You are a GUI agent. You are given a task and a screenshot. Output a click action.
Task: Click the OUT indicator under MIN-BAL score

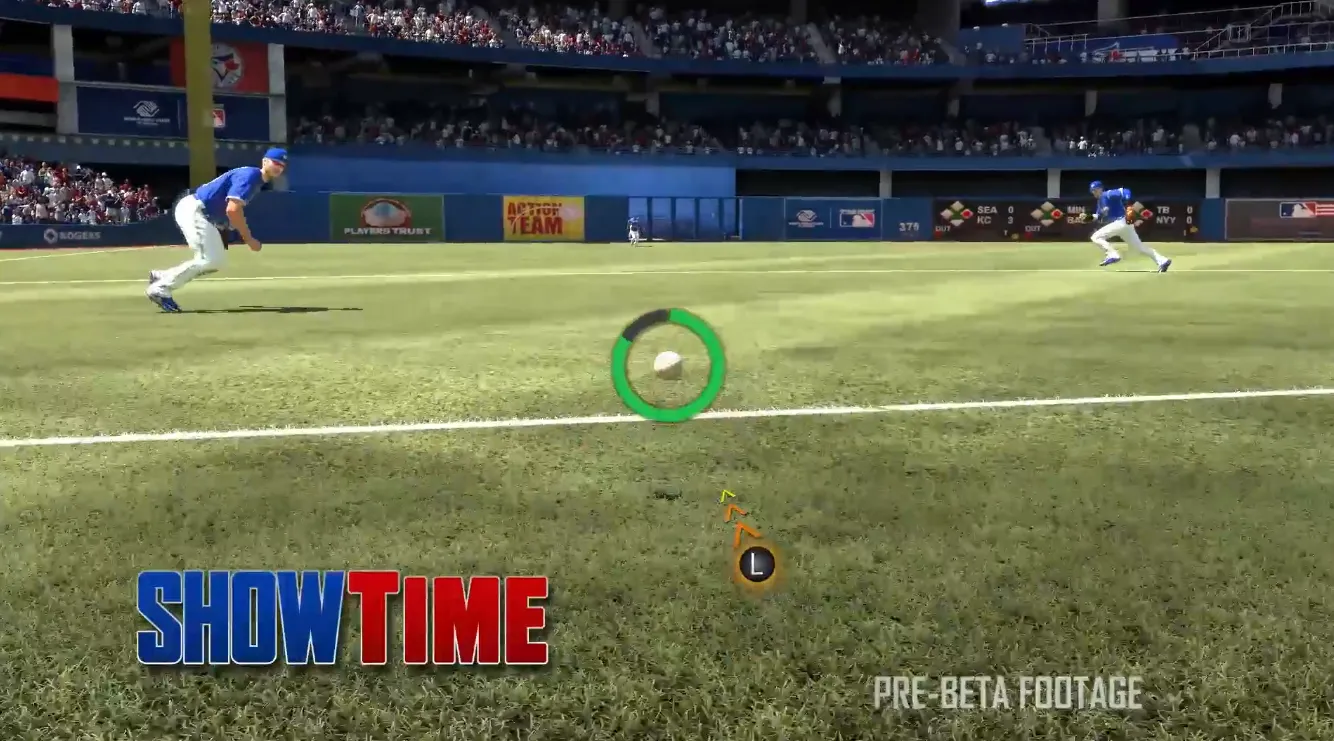tap(1034, 230)
